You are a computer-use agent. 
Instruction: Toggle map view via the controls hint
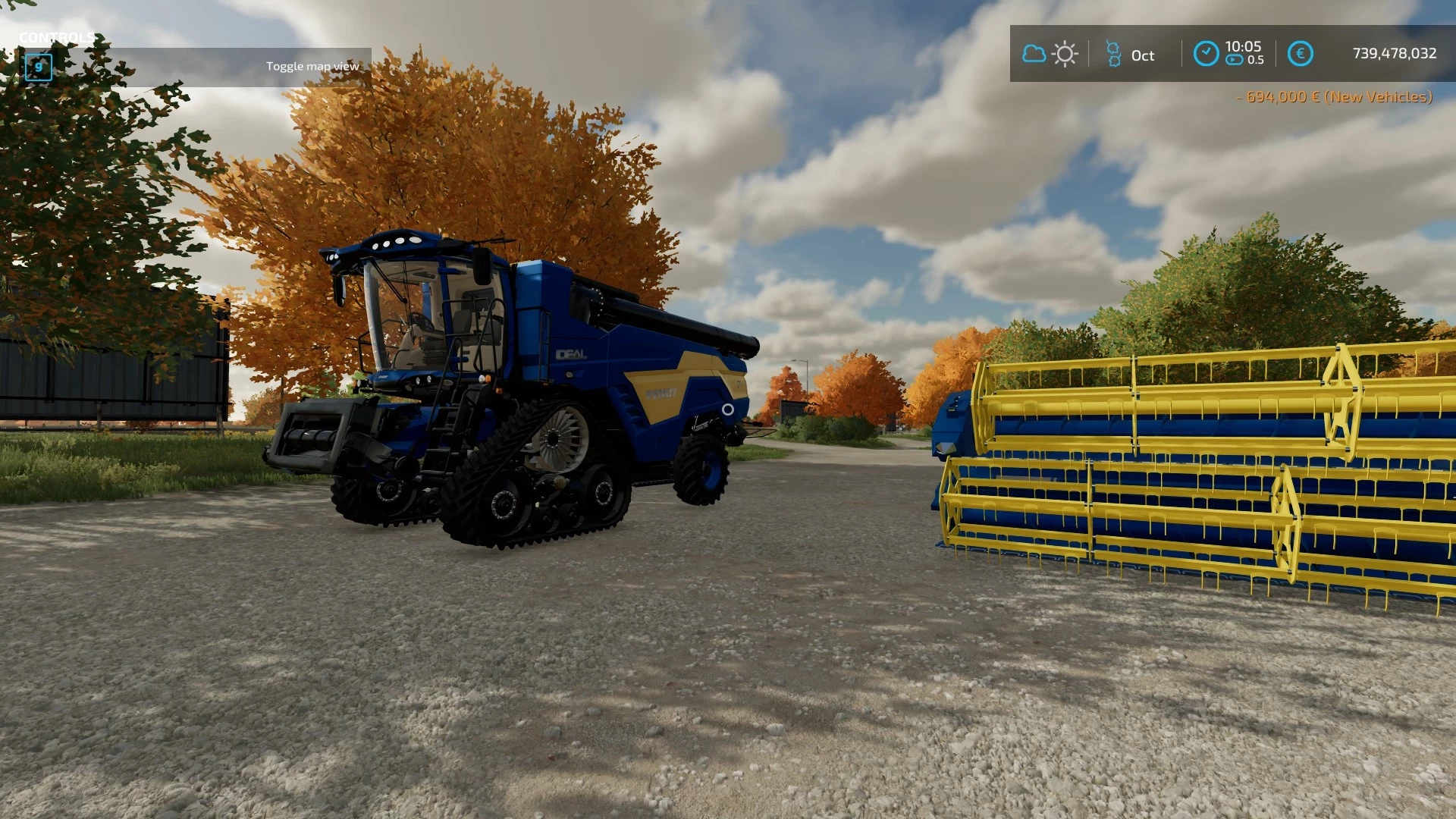click(312, 66)
